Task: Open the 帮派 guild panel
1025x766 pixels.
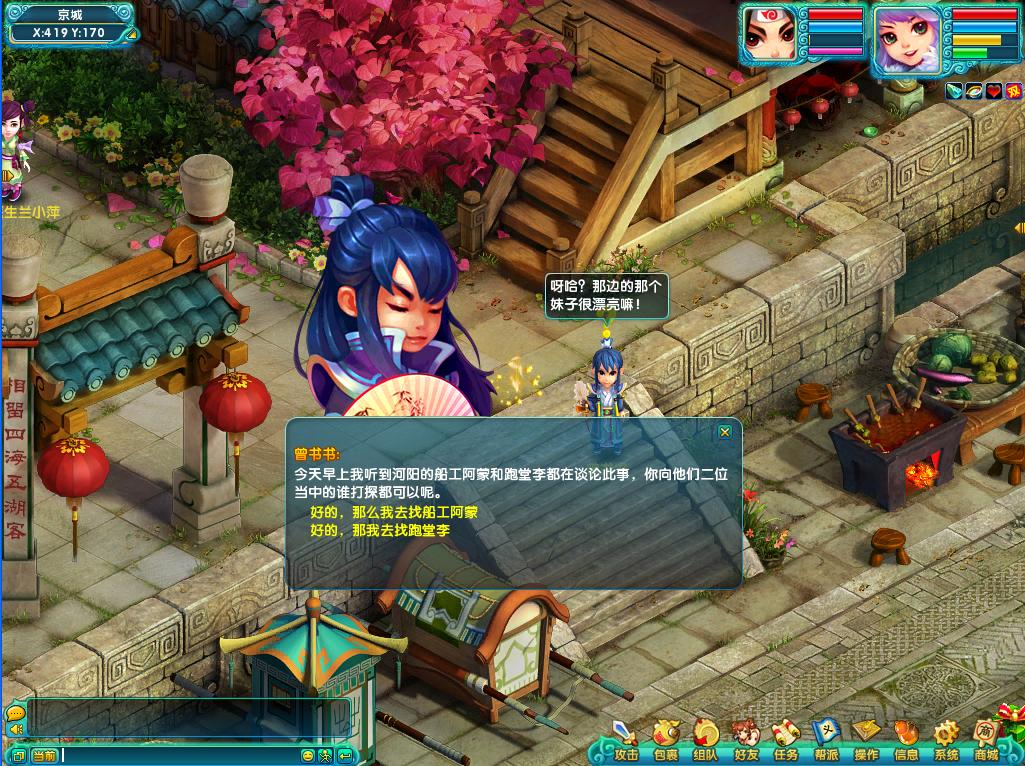Action: 826,739
